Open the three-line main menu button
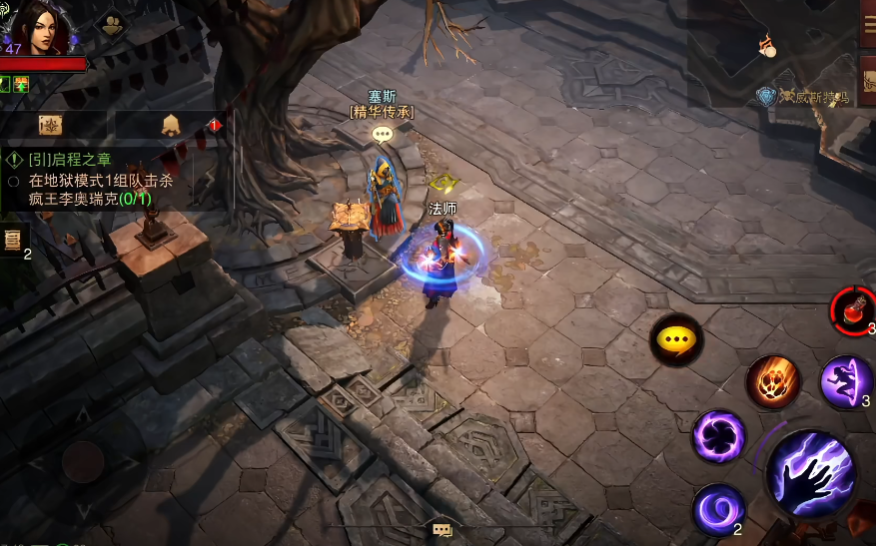This screenshot has width=876, height=546. (867, 23)
